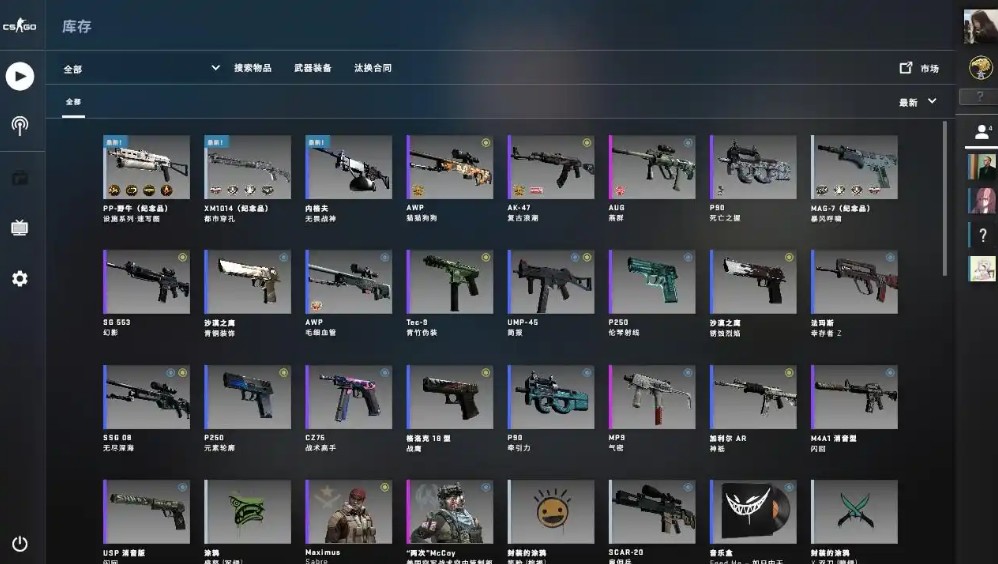The image size is (998, 564).
Task: Open the 汰换合同 trade-up contract tab
Action: click(373, 68)
